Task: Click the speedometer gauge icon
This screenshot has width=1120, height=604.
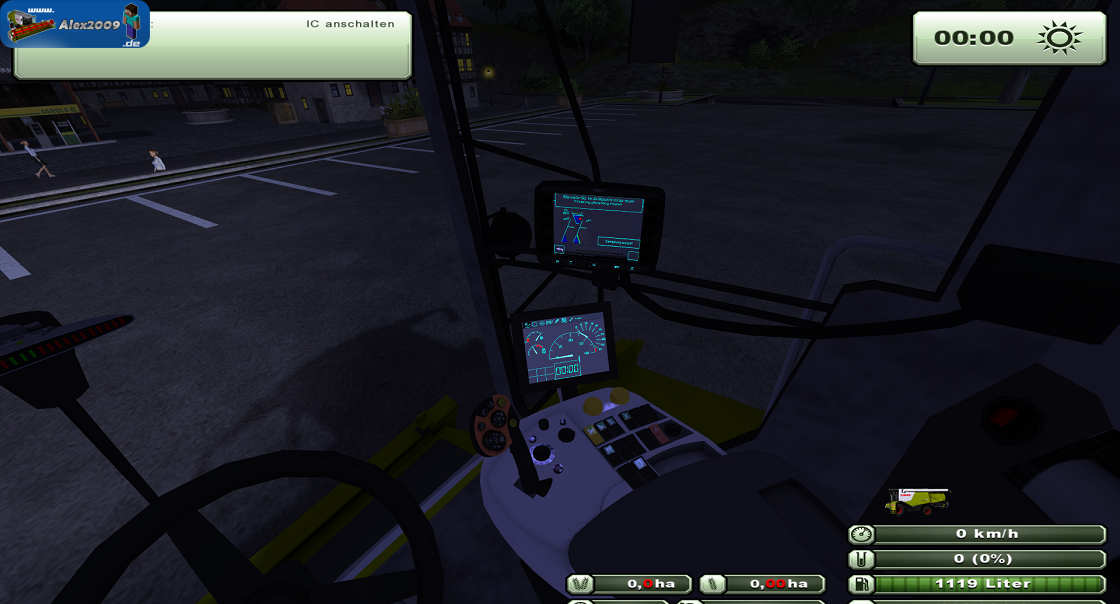Action: [x=860, y=534]
